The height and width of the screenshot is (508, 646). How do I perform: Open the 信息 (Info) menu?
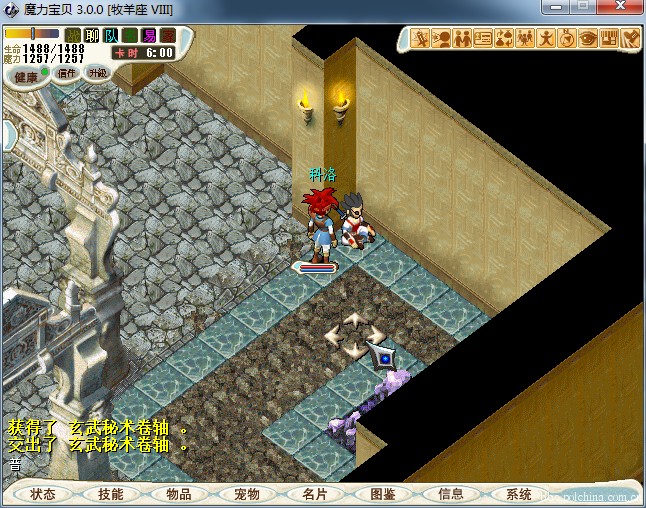(x=451, y=494)
